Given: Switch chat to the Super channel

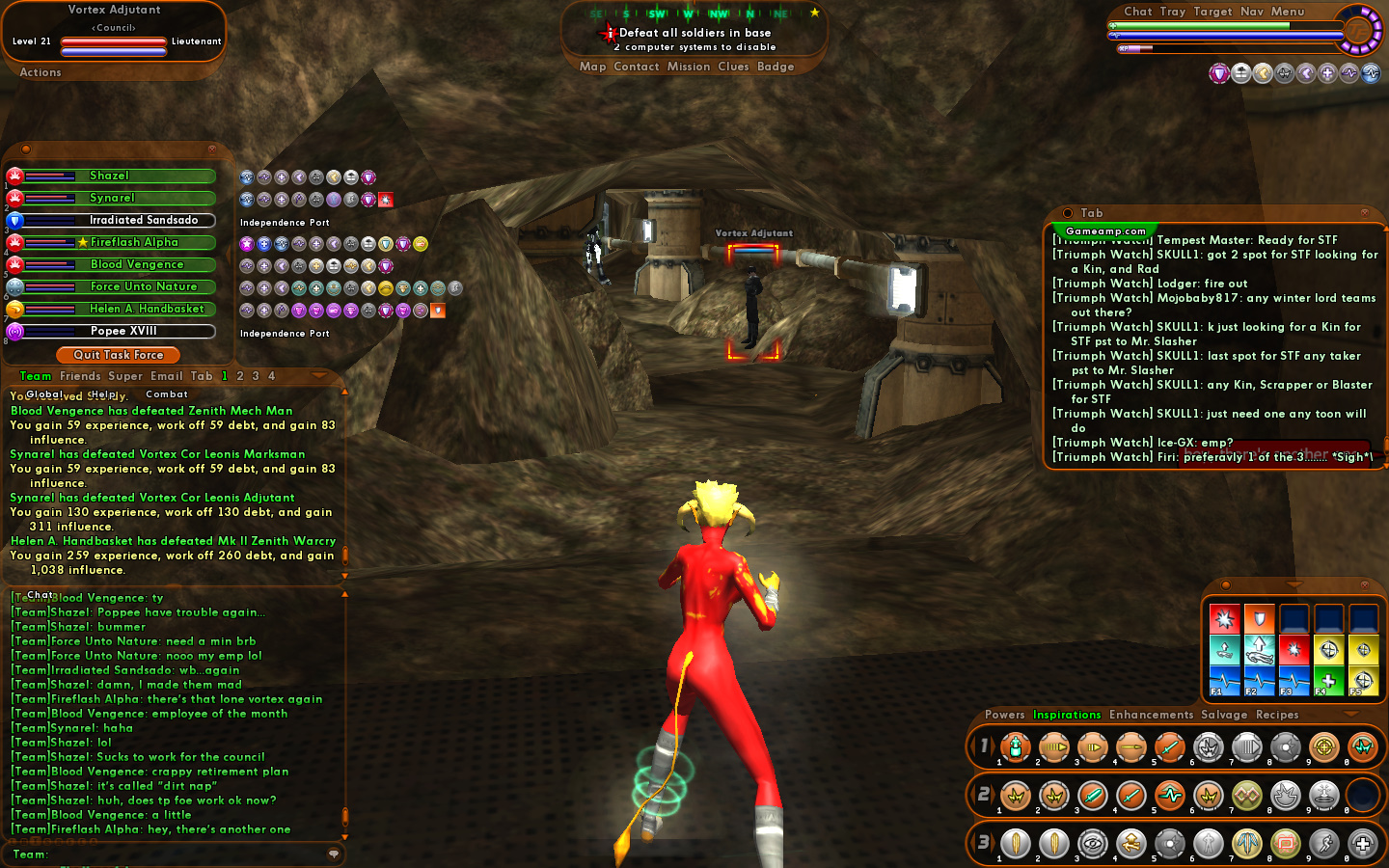Looking at the screenshot, I should pos(125,376).
